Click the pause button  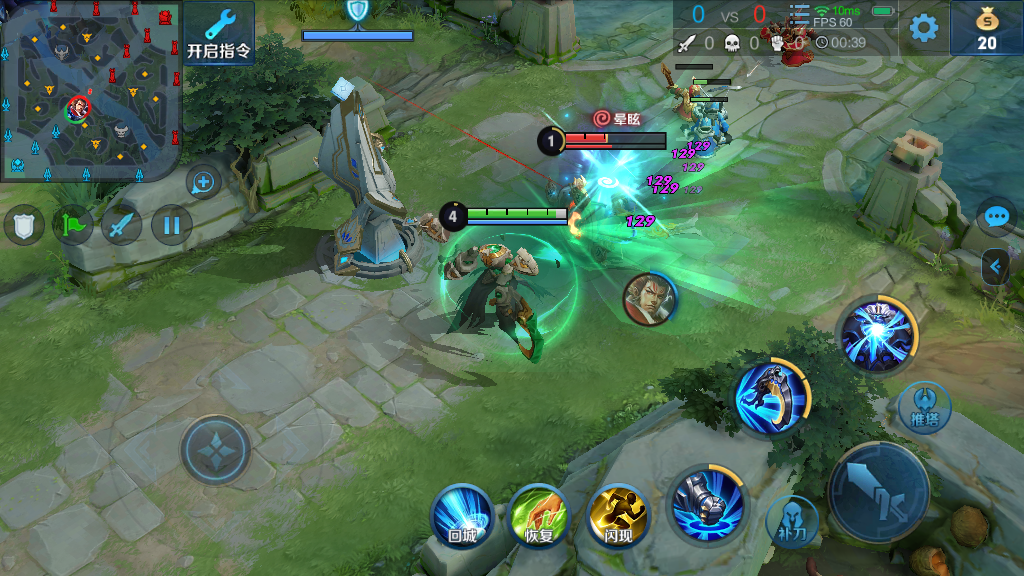(171, 225)
